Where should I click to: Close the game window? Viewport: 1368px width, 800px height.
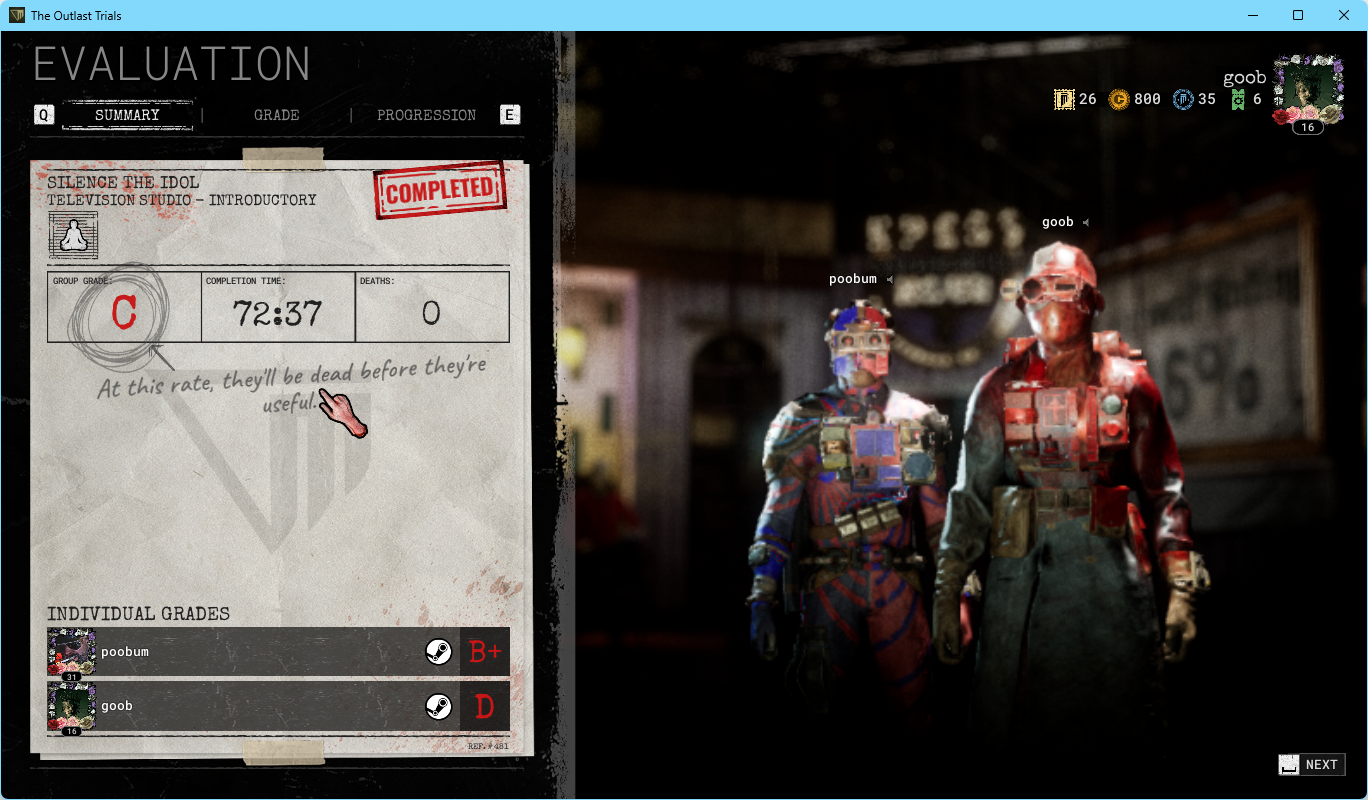1344,15
